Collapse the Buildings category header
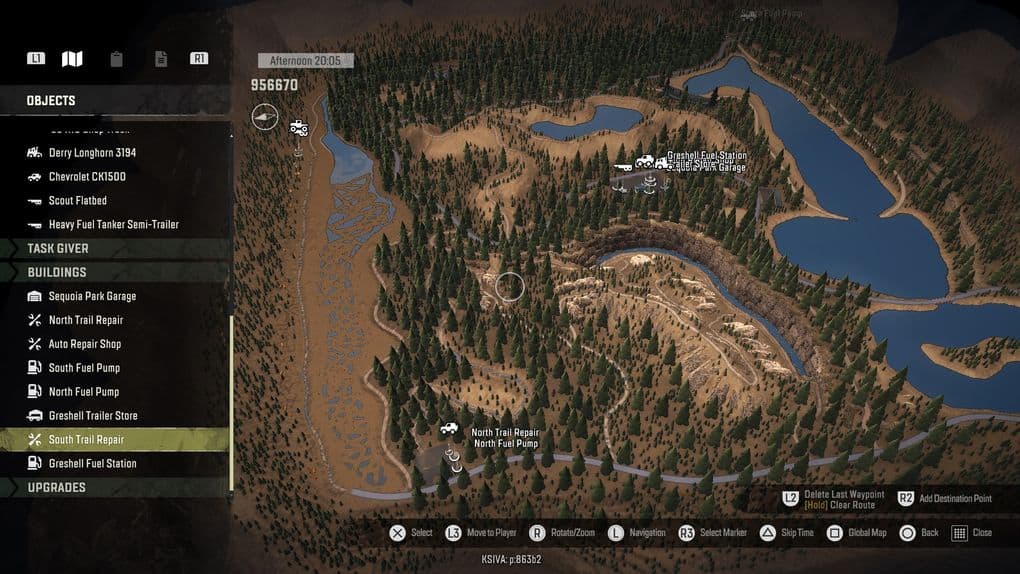The image size is (1020, 574). click(x=56, y=272)
